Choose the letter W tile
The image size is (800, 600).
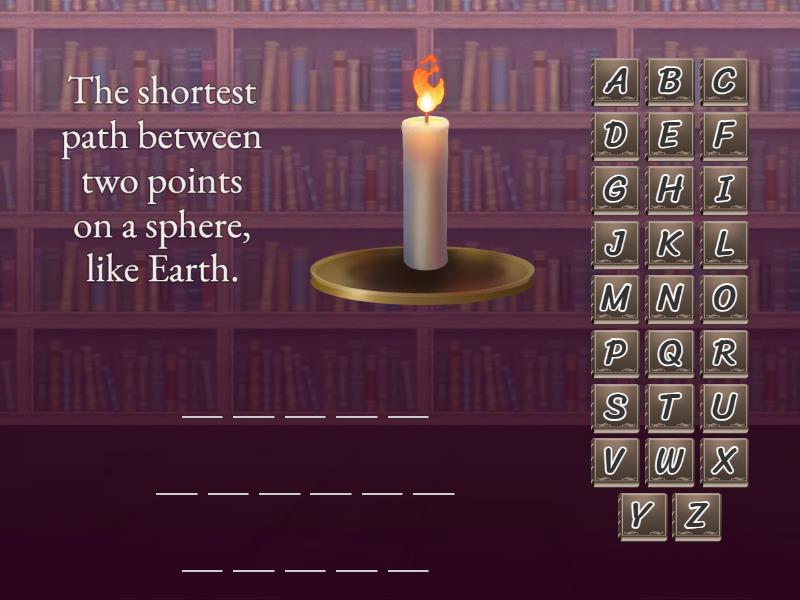click(670, 462)
